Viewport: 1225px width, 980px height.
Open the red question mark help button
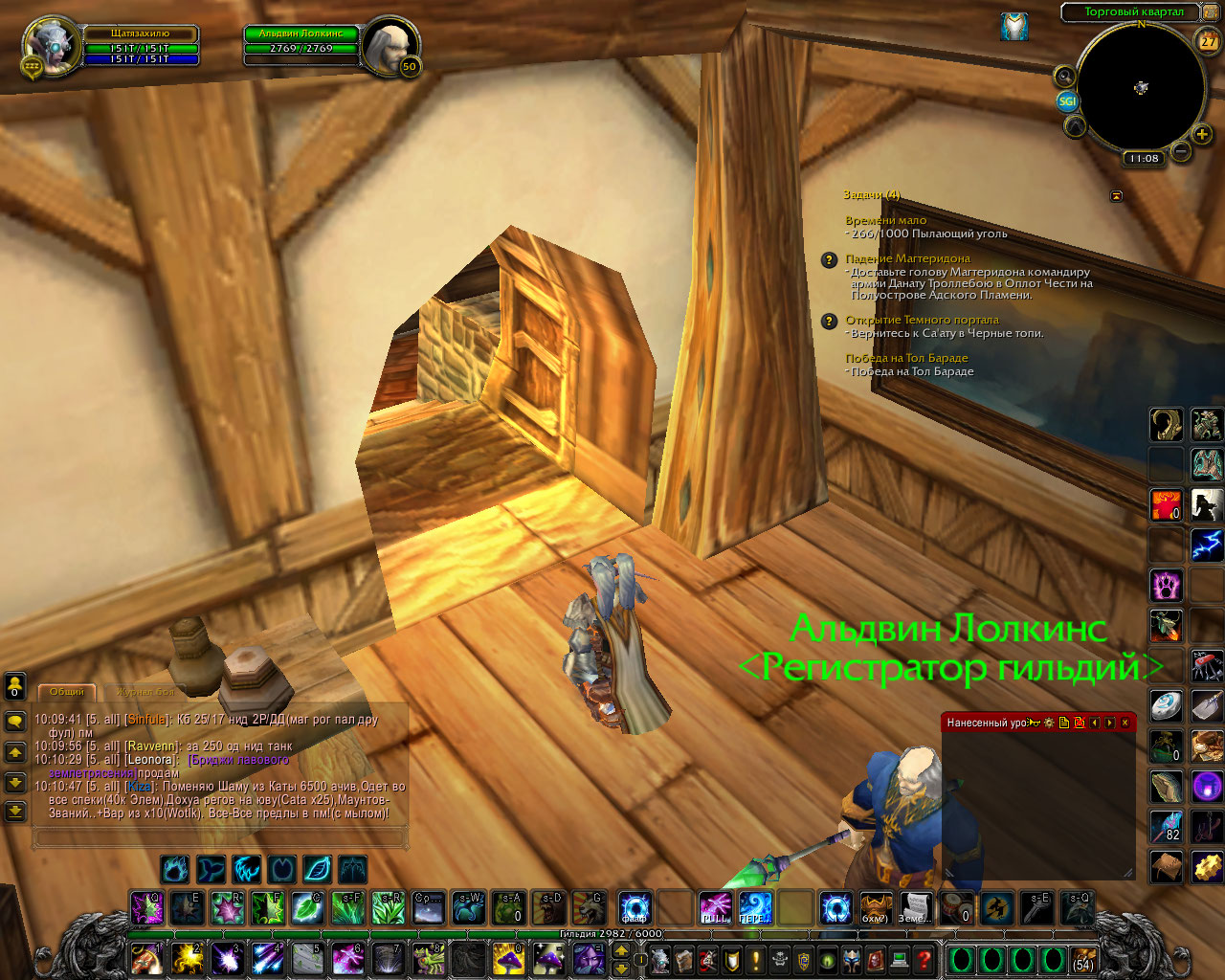coord(924,958)
